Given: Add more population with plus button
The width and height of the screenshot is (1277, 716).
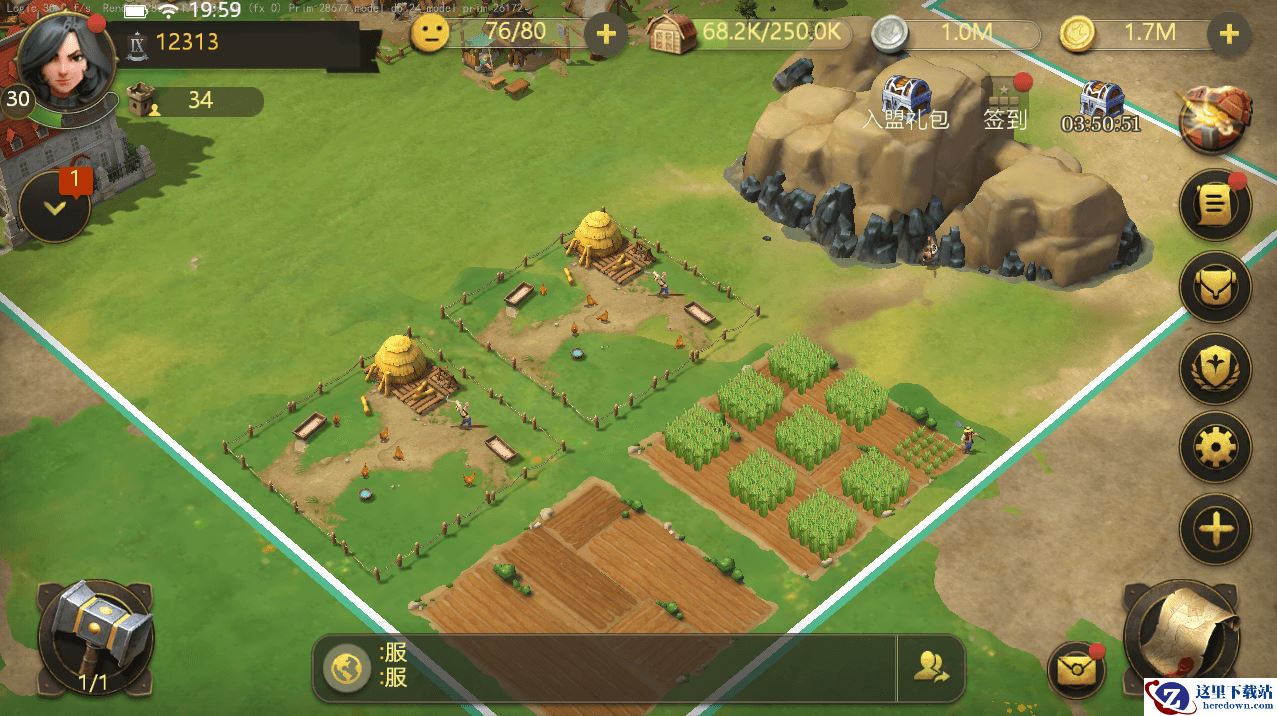Looking at the screenshot, I should point(605,34).
